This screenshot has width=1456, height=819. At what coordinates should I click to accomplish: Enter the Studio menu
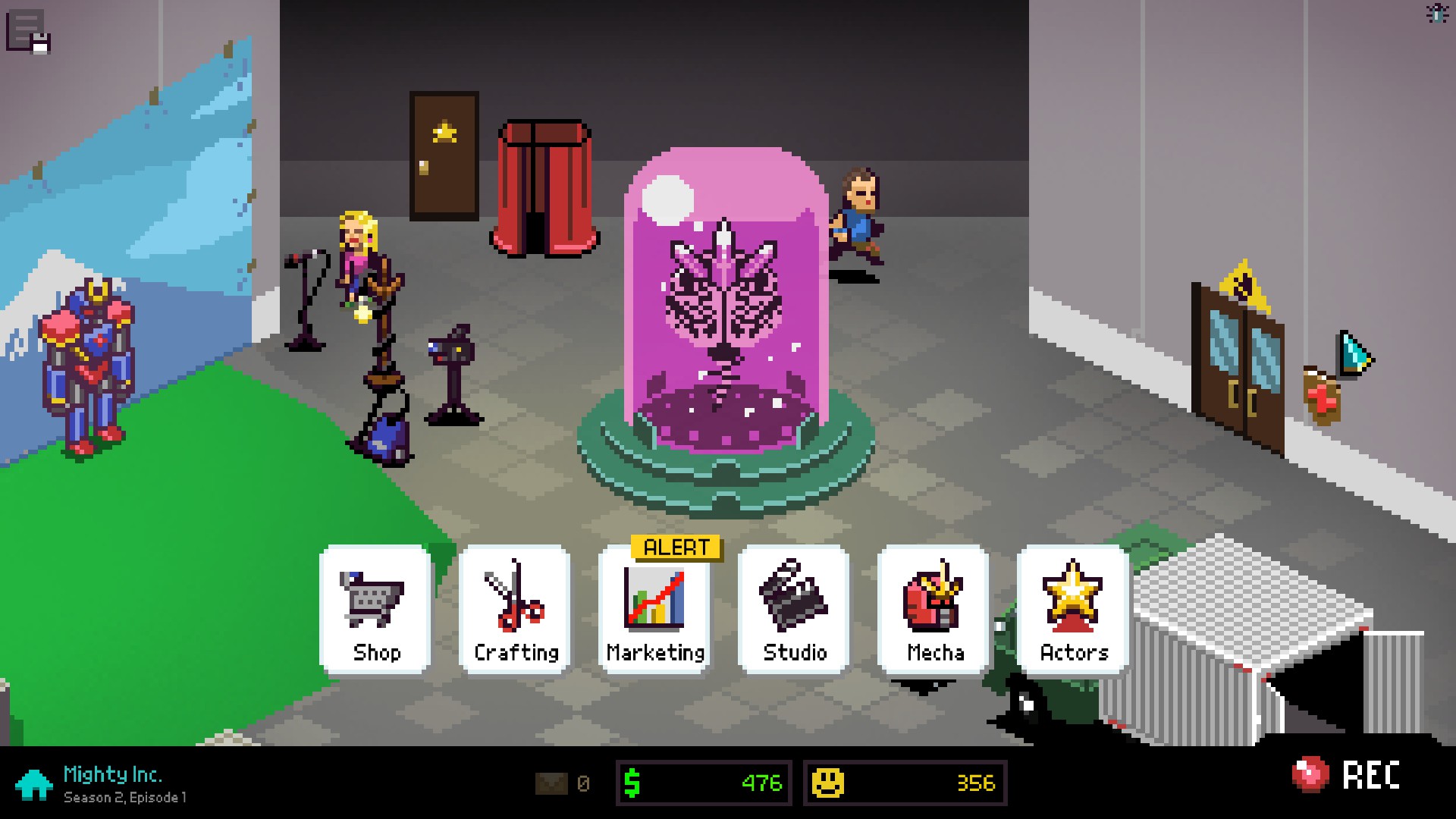(794, 609)
